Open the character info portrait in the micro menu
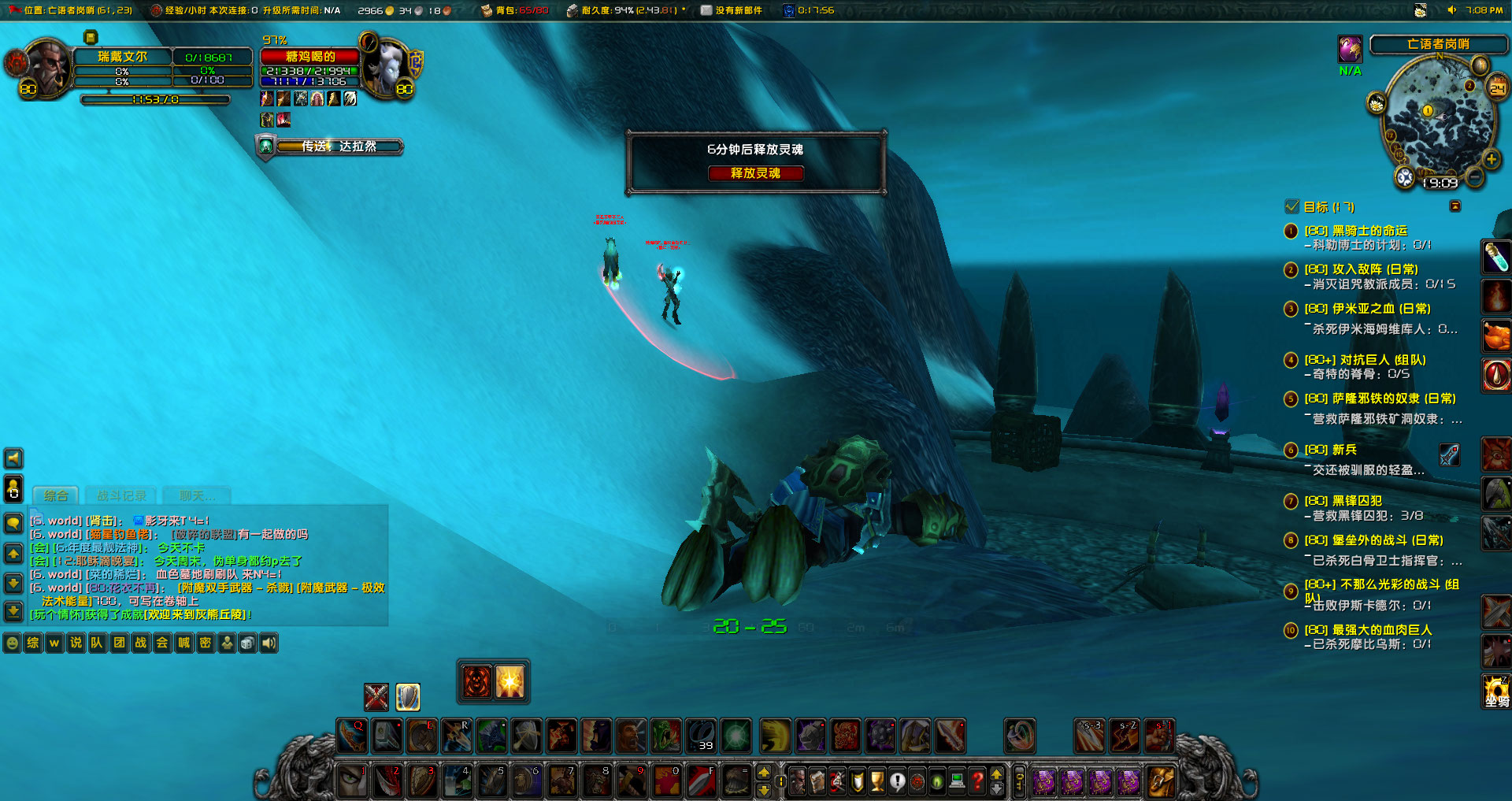Image resolution: width=1512 pixels, height=801 pixels. pos(797,781)
